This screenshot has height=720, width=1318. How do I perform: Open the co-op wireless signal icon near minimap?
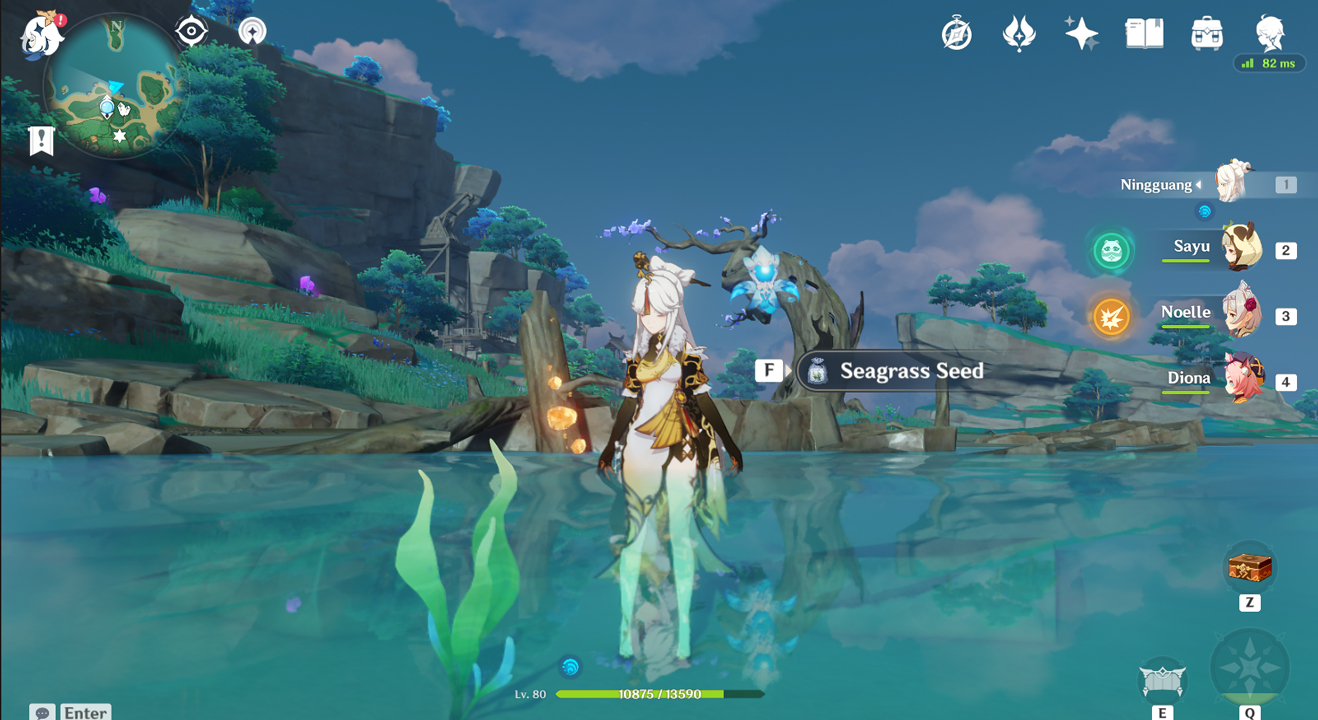point(253,32)
